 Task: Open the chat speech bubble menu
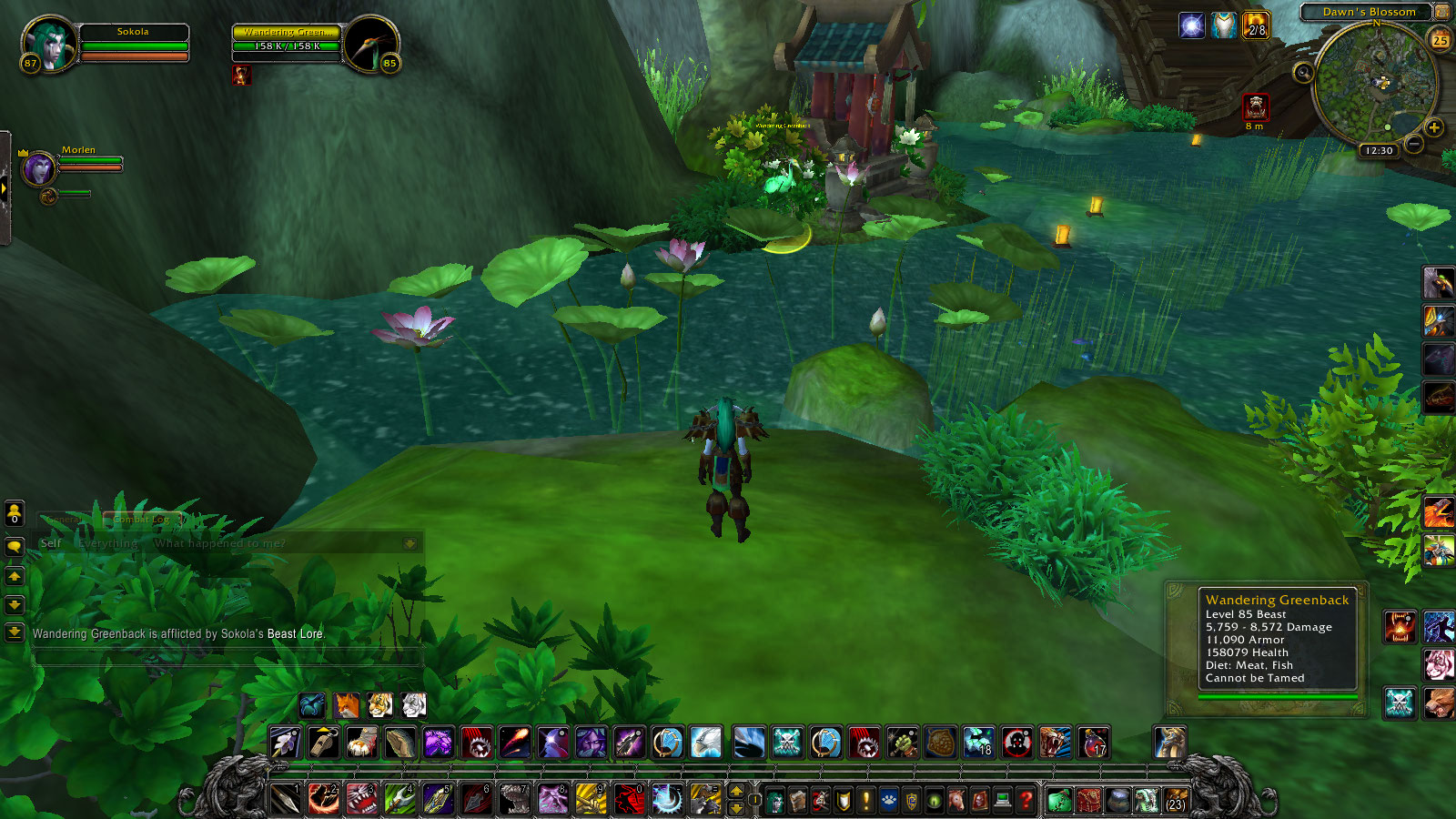[15, 546]
